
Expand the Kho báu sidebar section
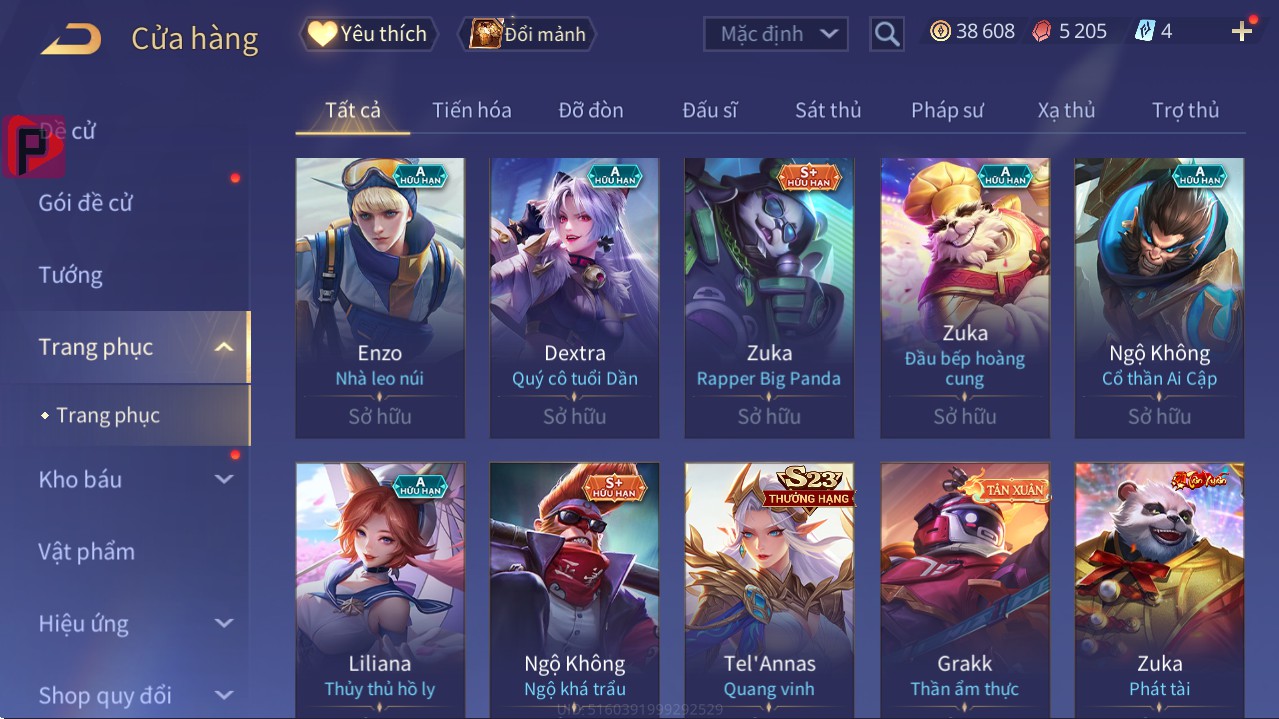(x=135, y=479)
